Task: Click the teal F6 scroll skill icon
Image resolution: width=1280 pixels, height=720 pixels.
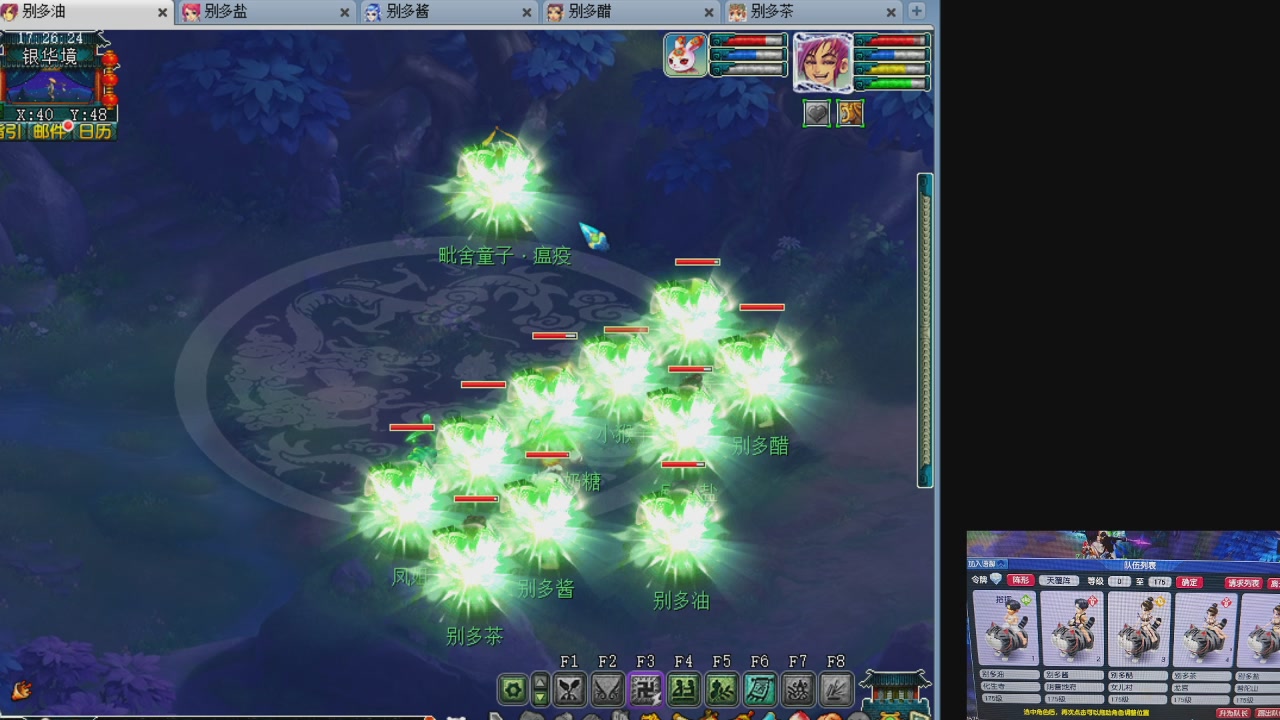Action: coord(761,688)
